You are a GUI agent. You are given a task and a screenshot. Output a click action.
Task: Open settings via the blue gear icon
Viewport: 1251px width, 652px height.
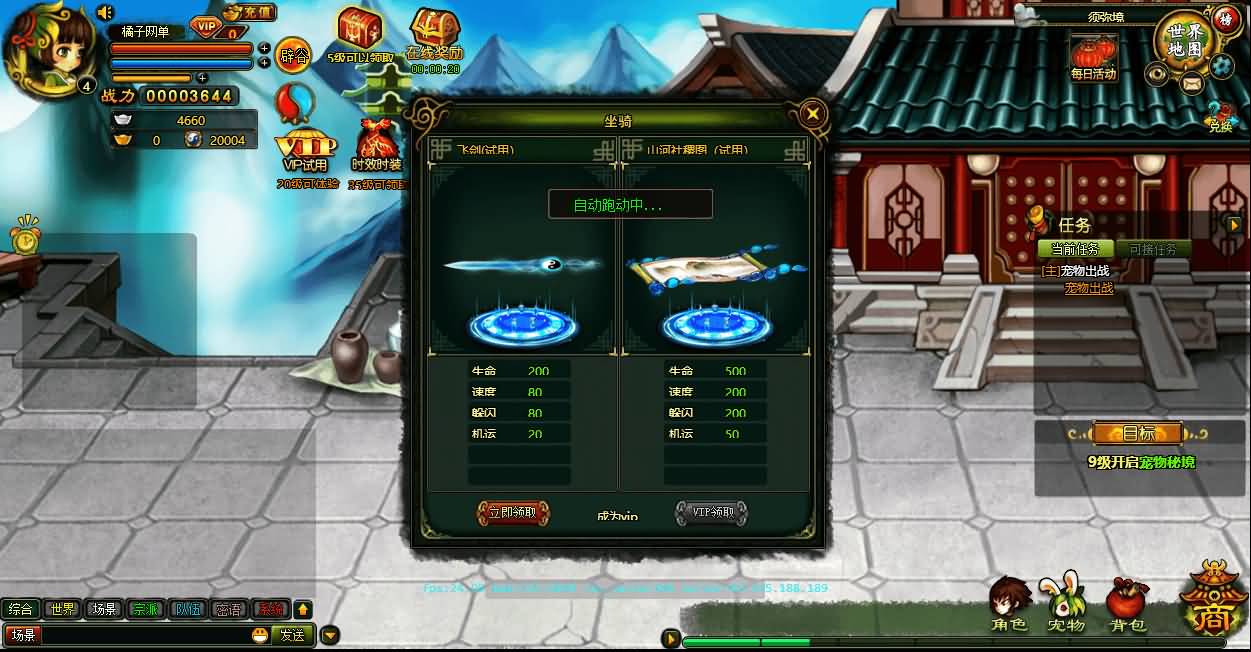[1221, 65]
